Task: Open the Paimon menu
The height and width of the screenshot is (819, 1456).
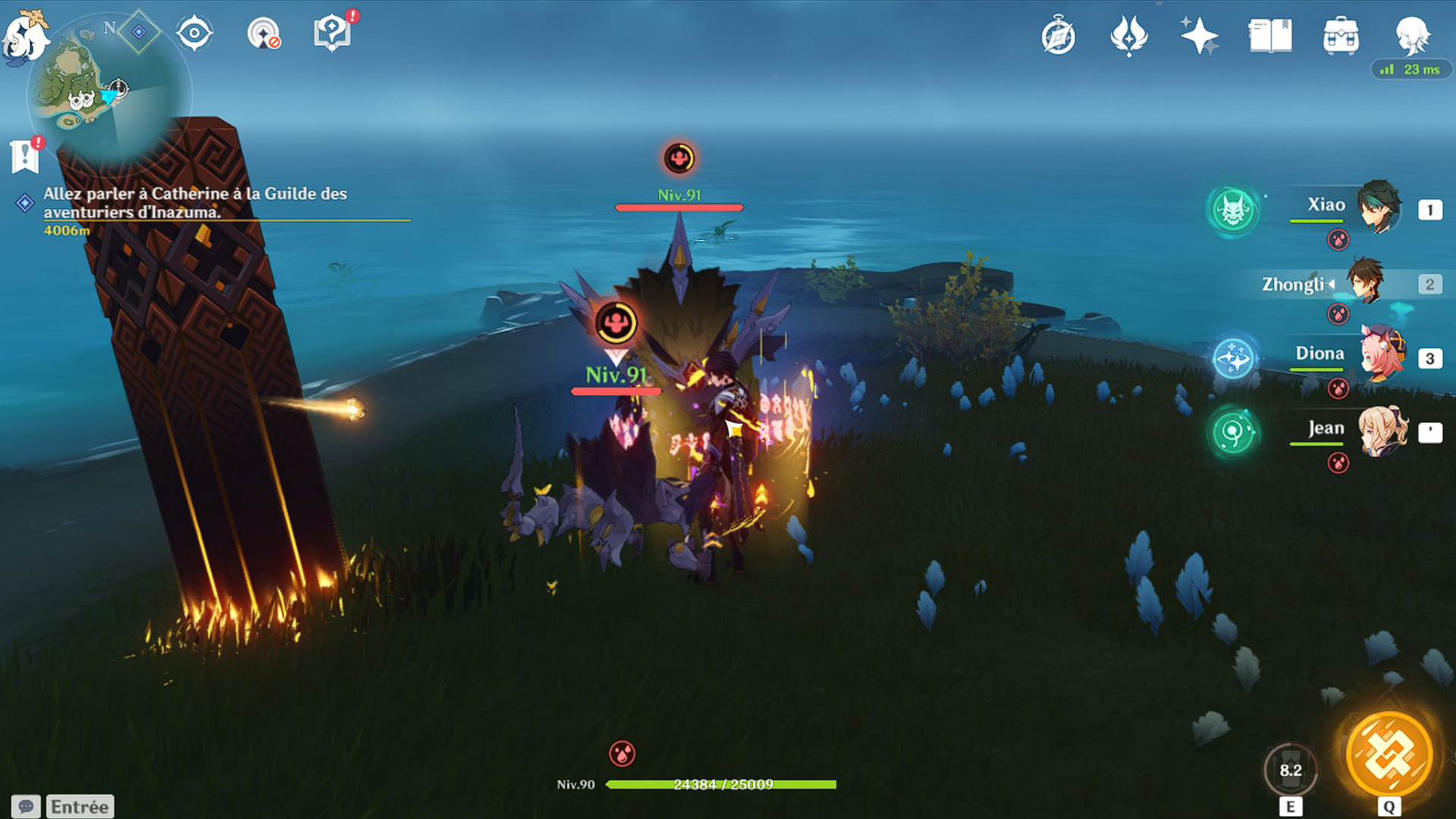Action: (x=24, y=36)
